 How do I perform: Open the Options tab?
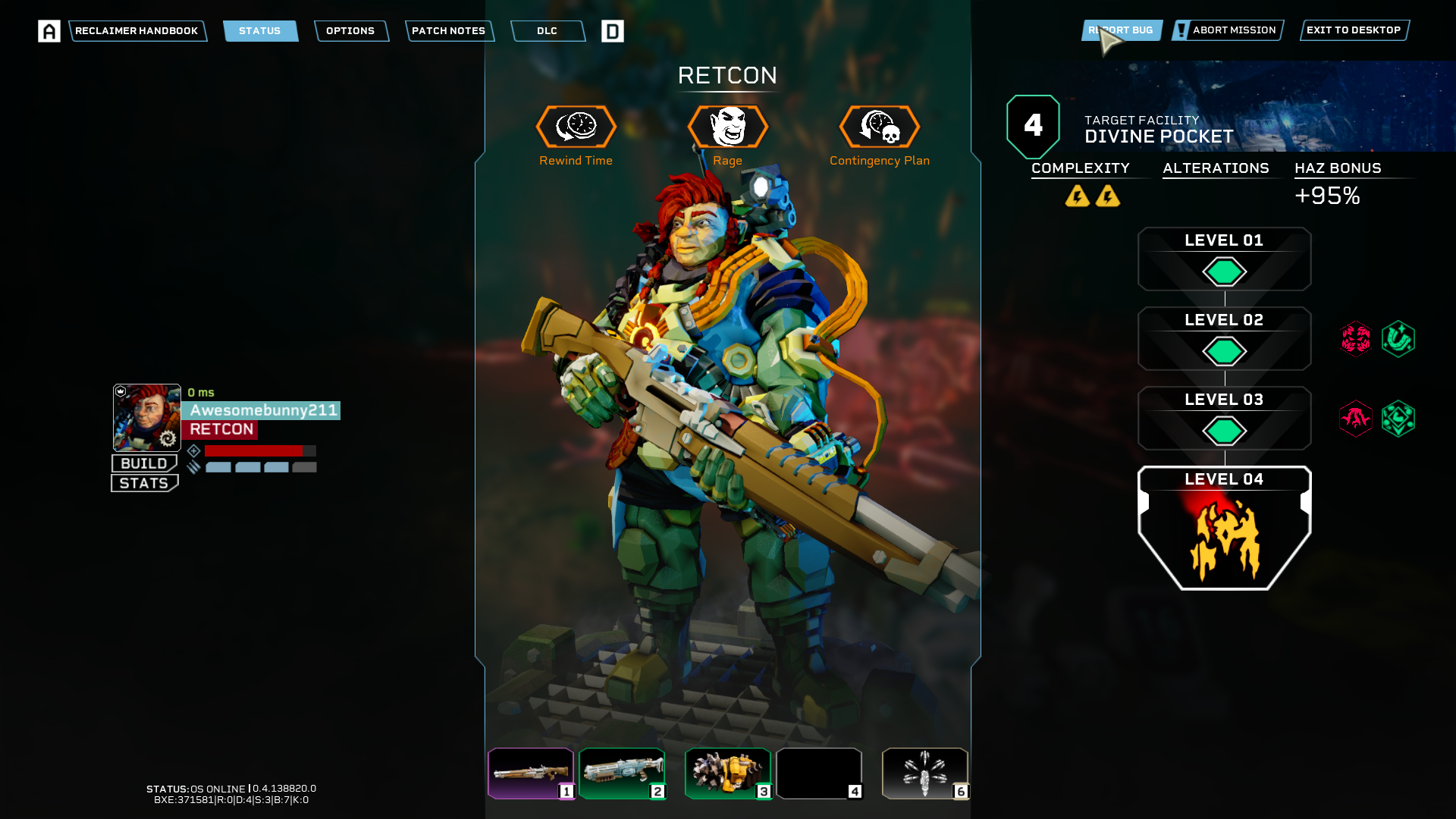click(x=350, y=31)
